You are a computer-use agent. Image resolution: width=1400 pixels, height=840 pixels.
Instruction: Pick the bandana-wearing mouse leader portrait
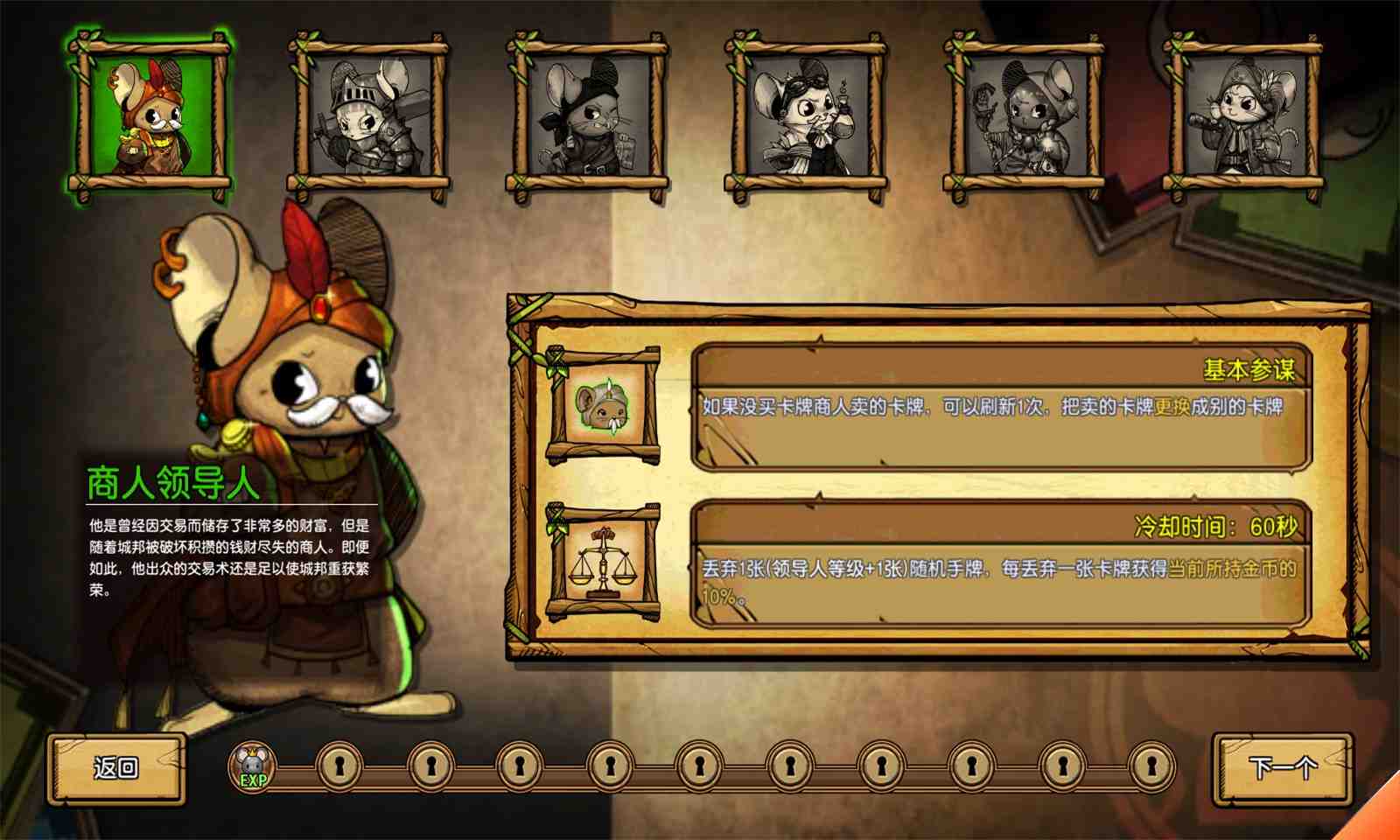[587, 116]
